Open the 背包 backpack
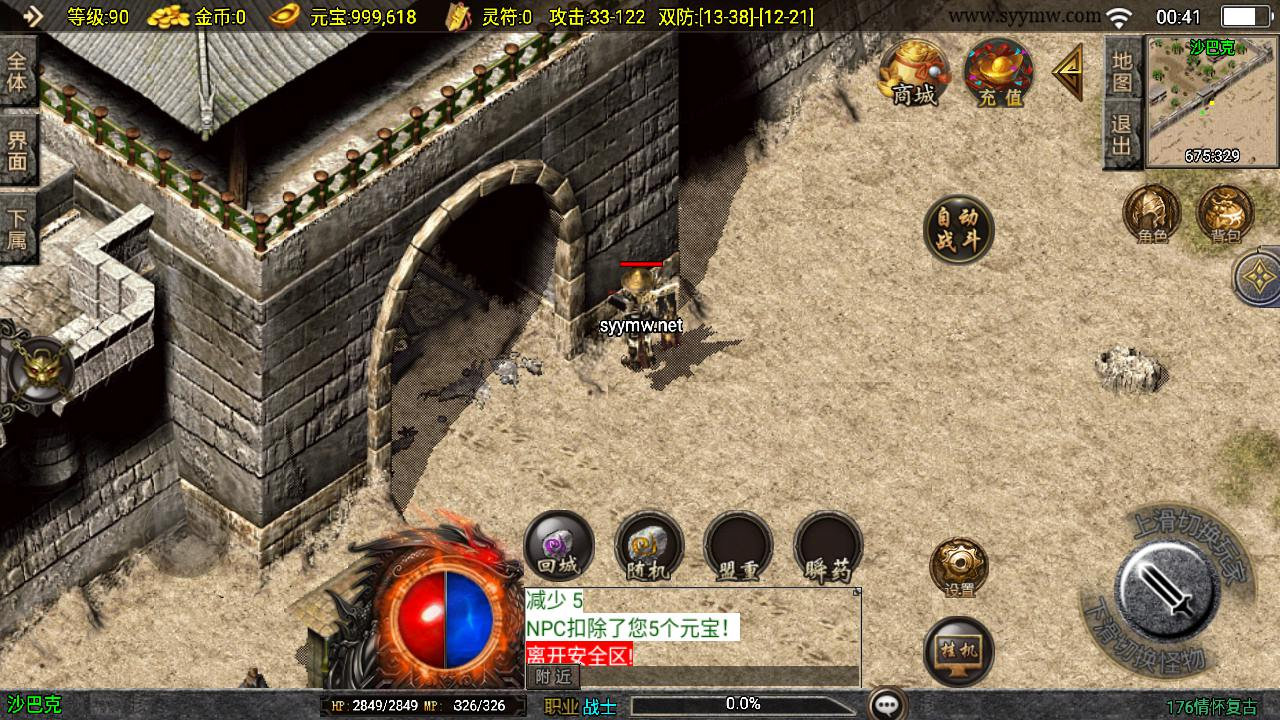This screenshot has width=1280, height=720. pos(1225,213)
